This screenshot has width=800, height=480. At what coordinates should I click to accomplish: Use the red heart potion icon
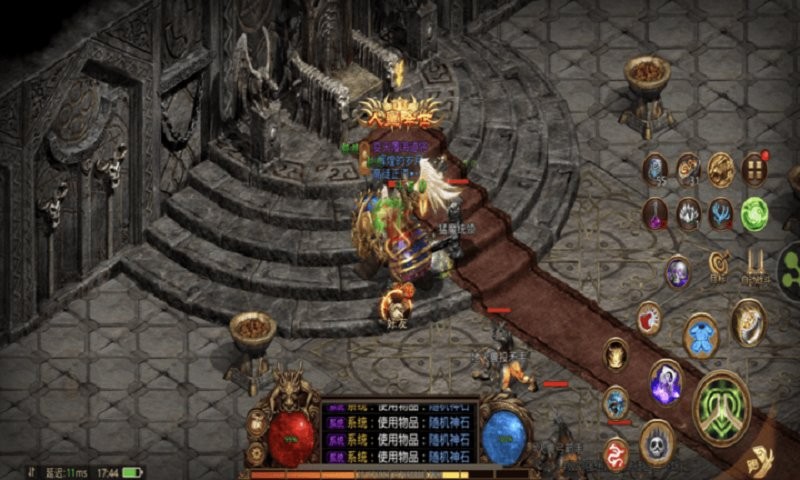coord(649,318)
